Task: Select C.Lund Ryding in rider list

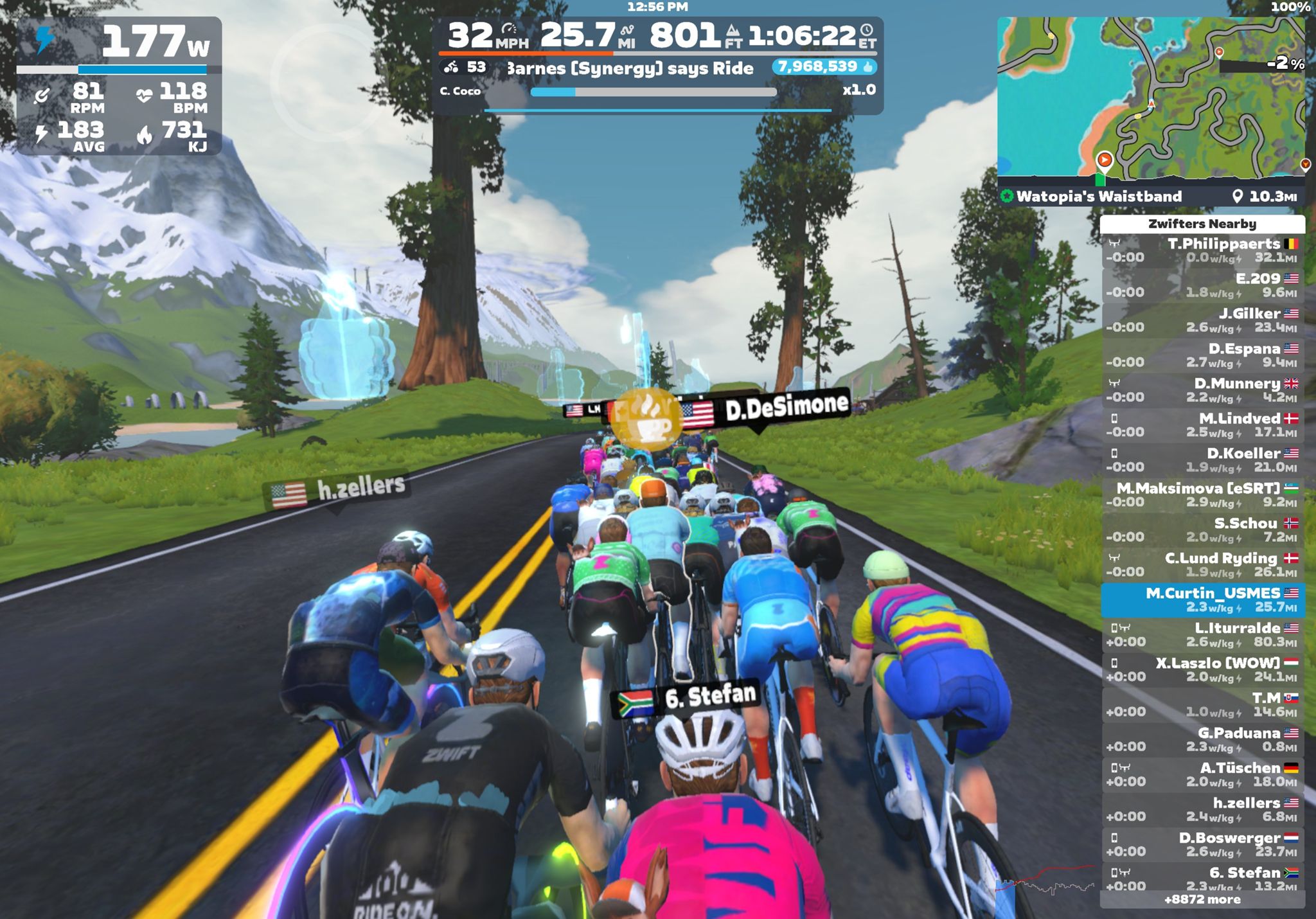Action: (x=1202, y=565)
